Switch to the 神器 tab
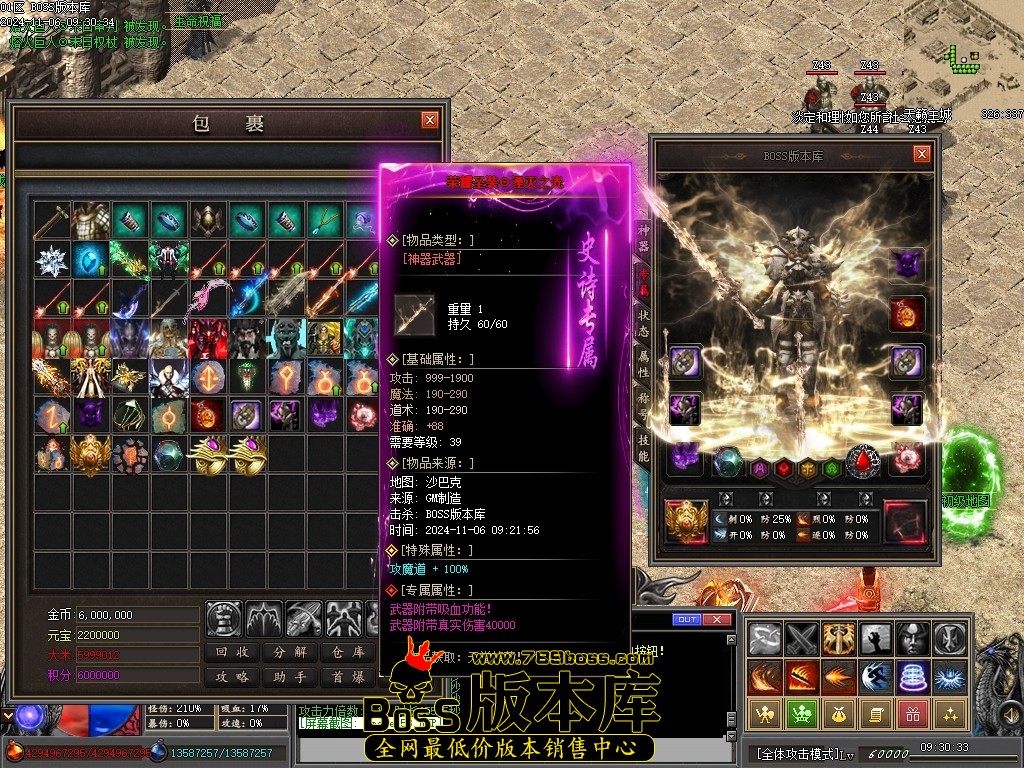 pyautogui.click(x=644, y=238)
